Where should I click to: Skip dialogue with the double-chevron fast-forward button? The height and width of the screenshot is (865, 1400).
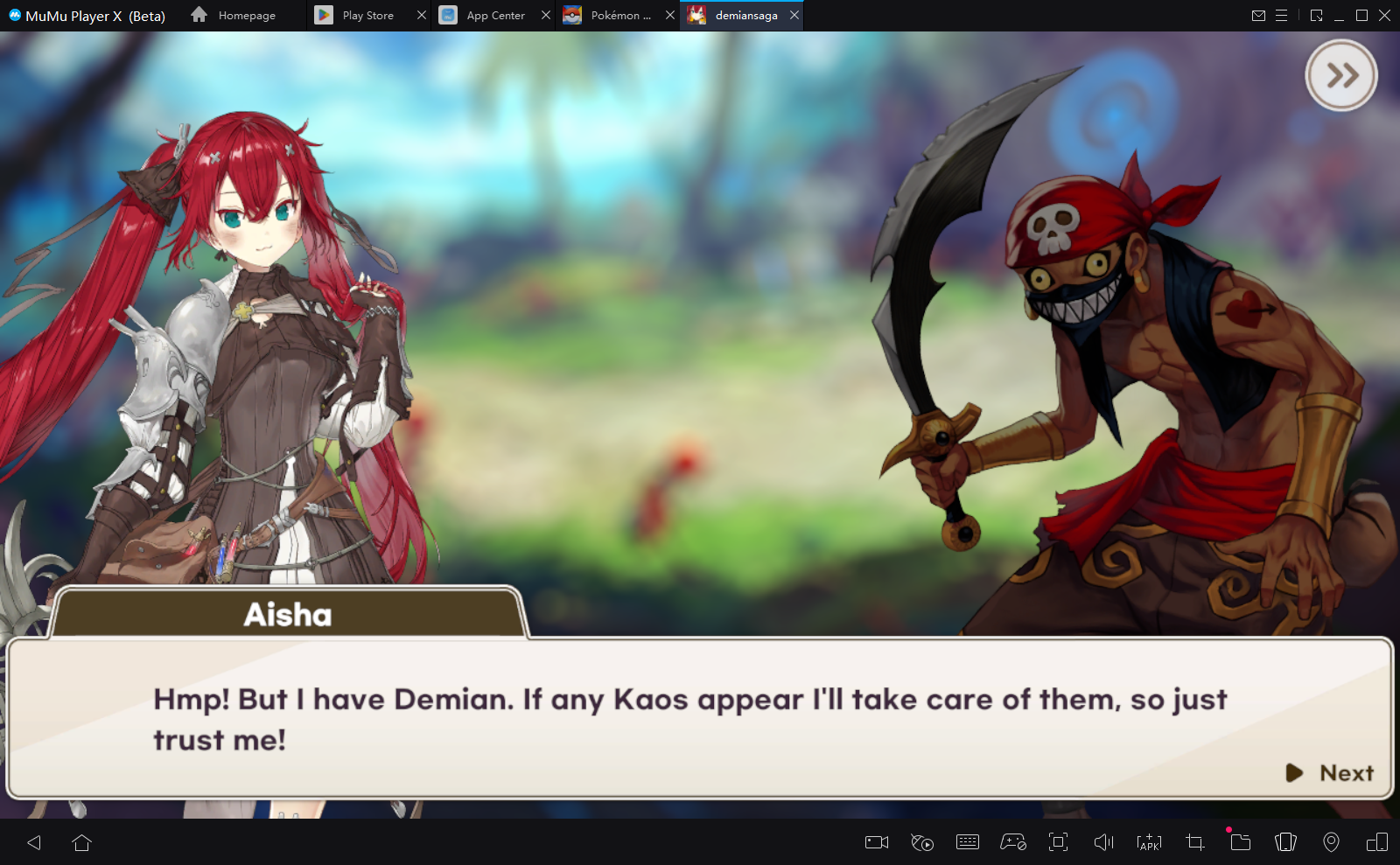[1341, 75]
